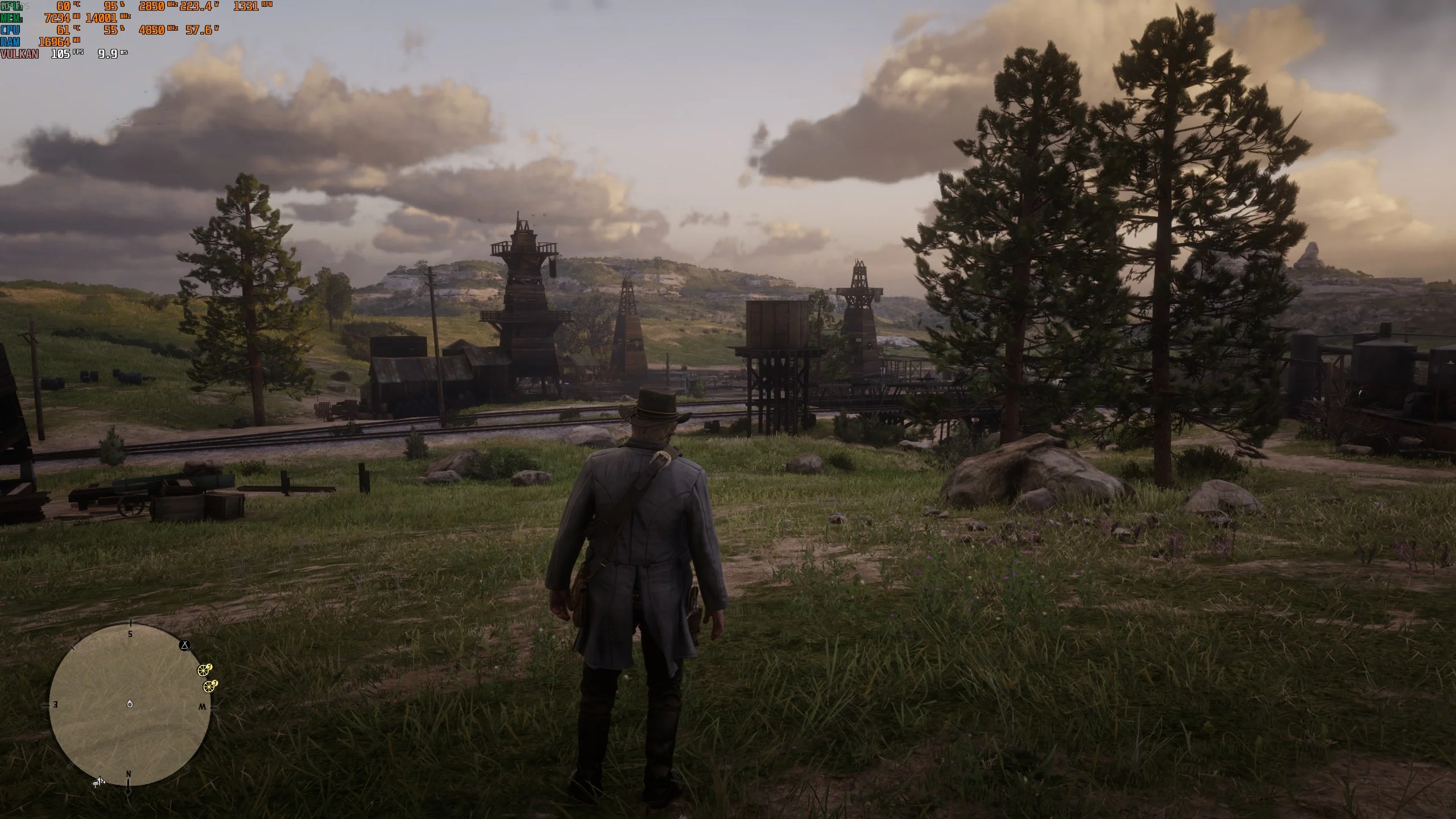Open the circular minimap
The width and height of the screenshot is (1456, 819).
[x=130, y=705]
